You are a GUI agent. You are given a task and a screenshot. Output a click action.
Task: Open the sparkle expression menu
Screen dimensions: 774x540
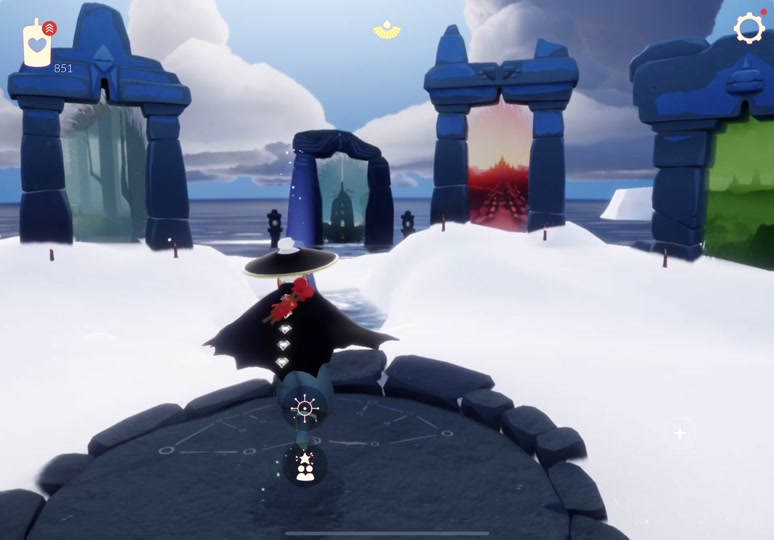(x=680, y=432)
